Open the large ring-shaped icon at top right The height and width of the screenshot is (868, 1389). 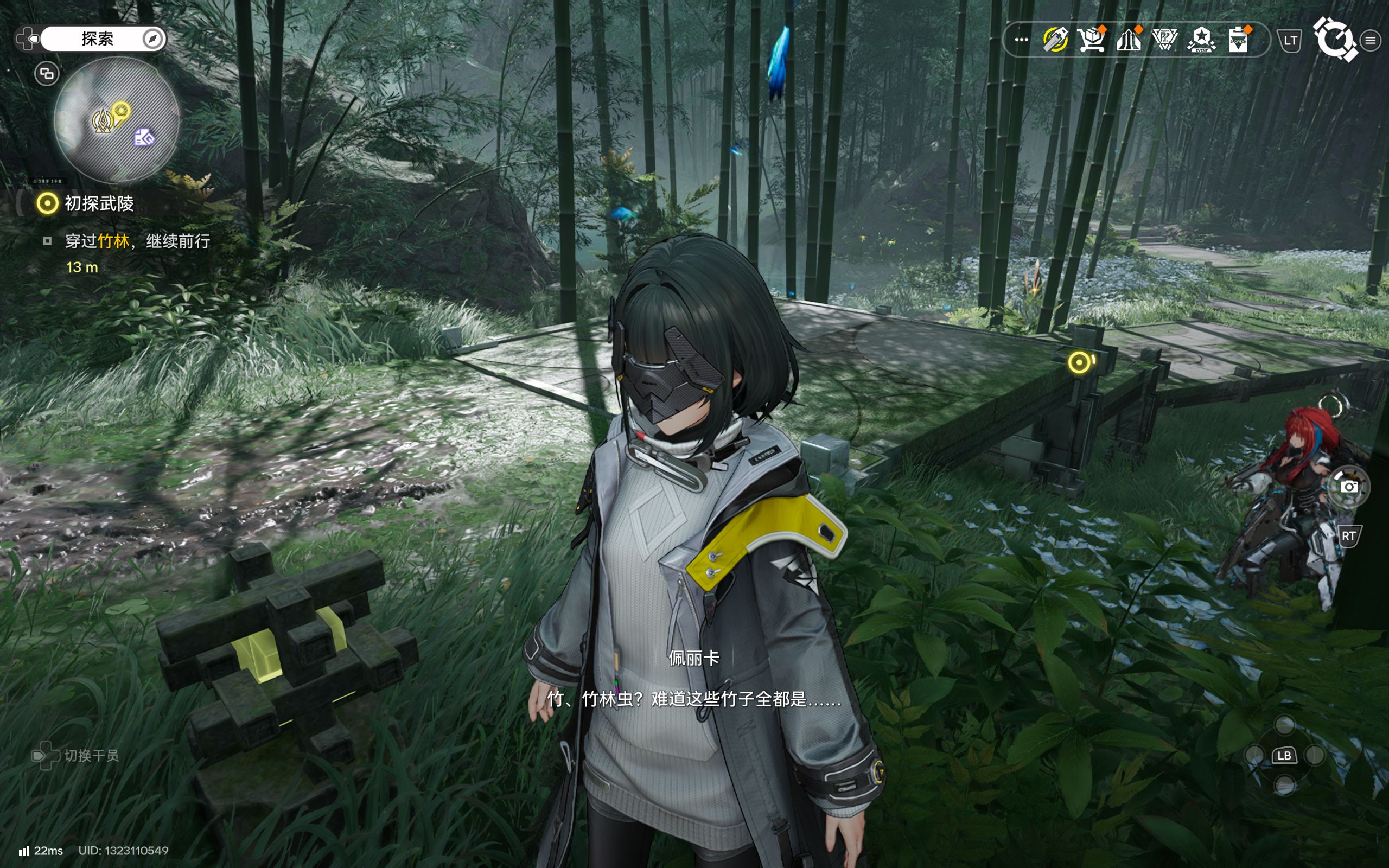[1335, 39]
